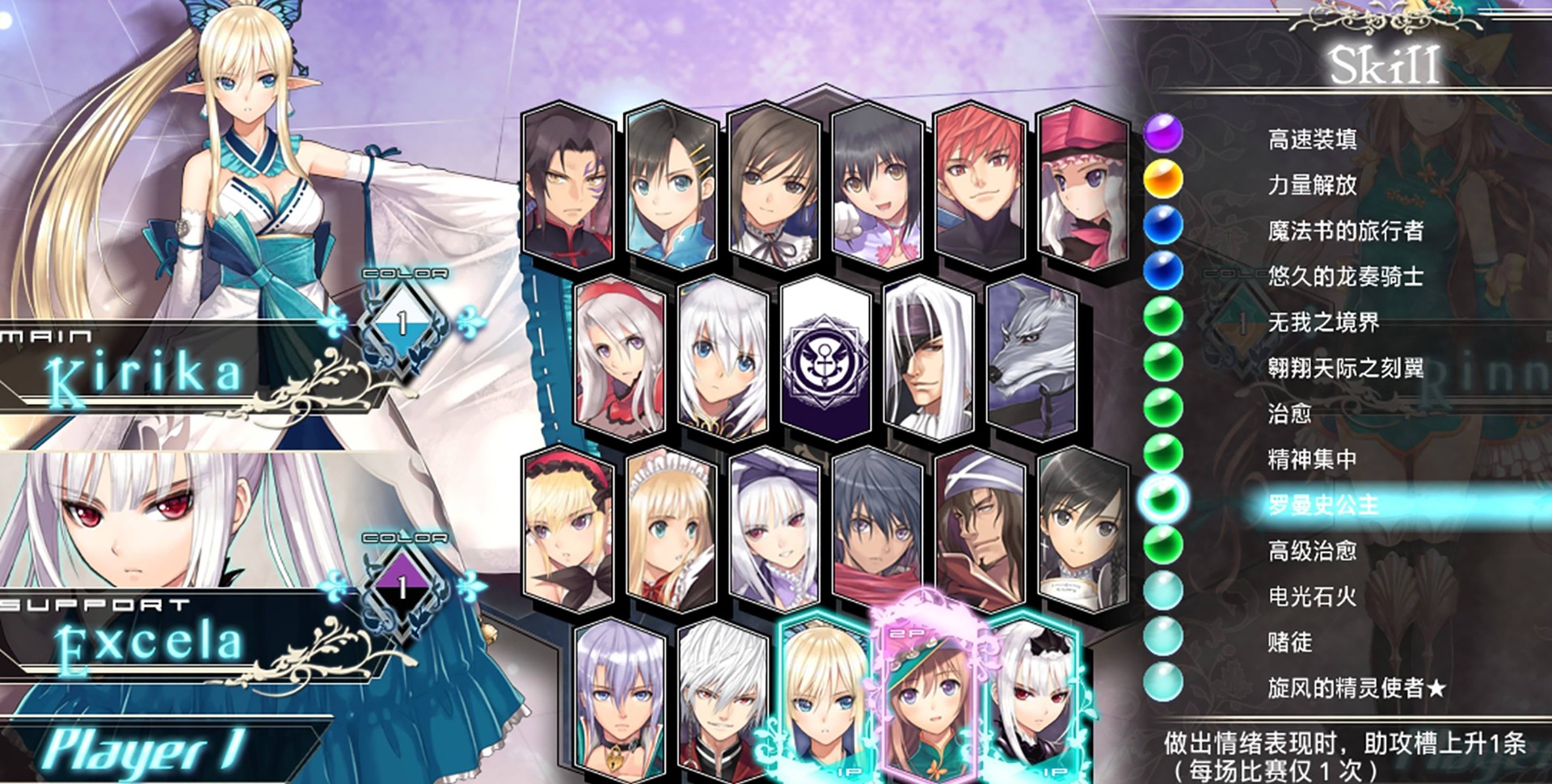Image resolution: width=1552 pixels, height=784 pixels.
Task: Select the 电光石火 skill
Action: click(1312, 596)
